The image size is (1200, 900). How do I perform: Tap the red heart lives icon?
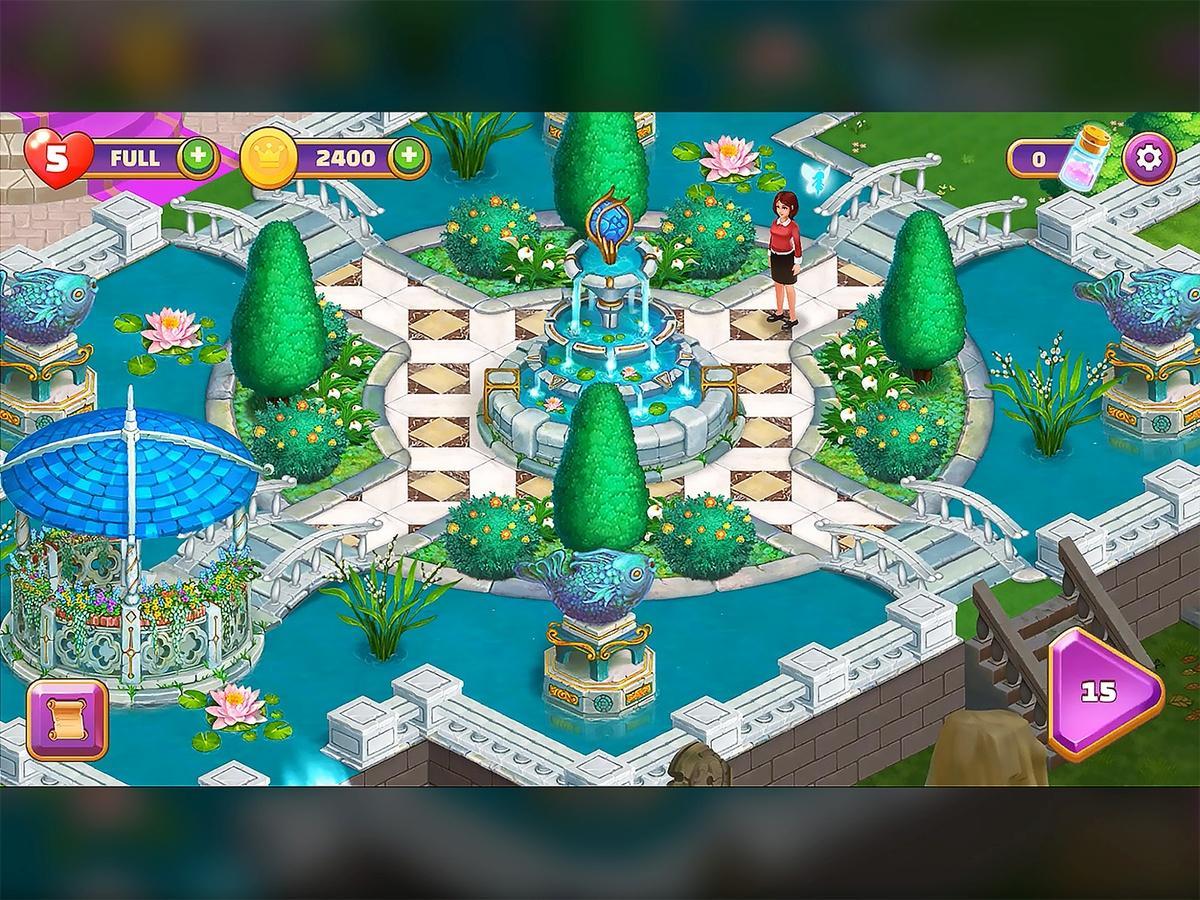pos(56,157)
